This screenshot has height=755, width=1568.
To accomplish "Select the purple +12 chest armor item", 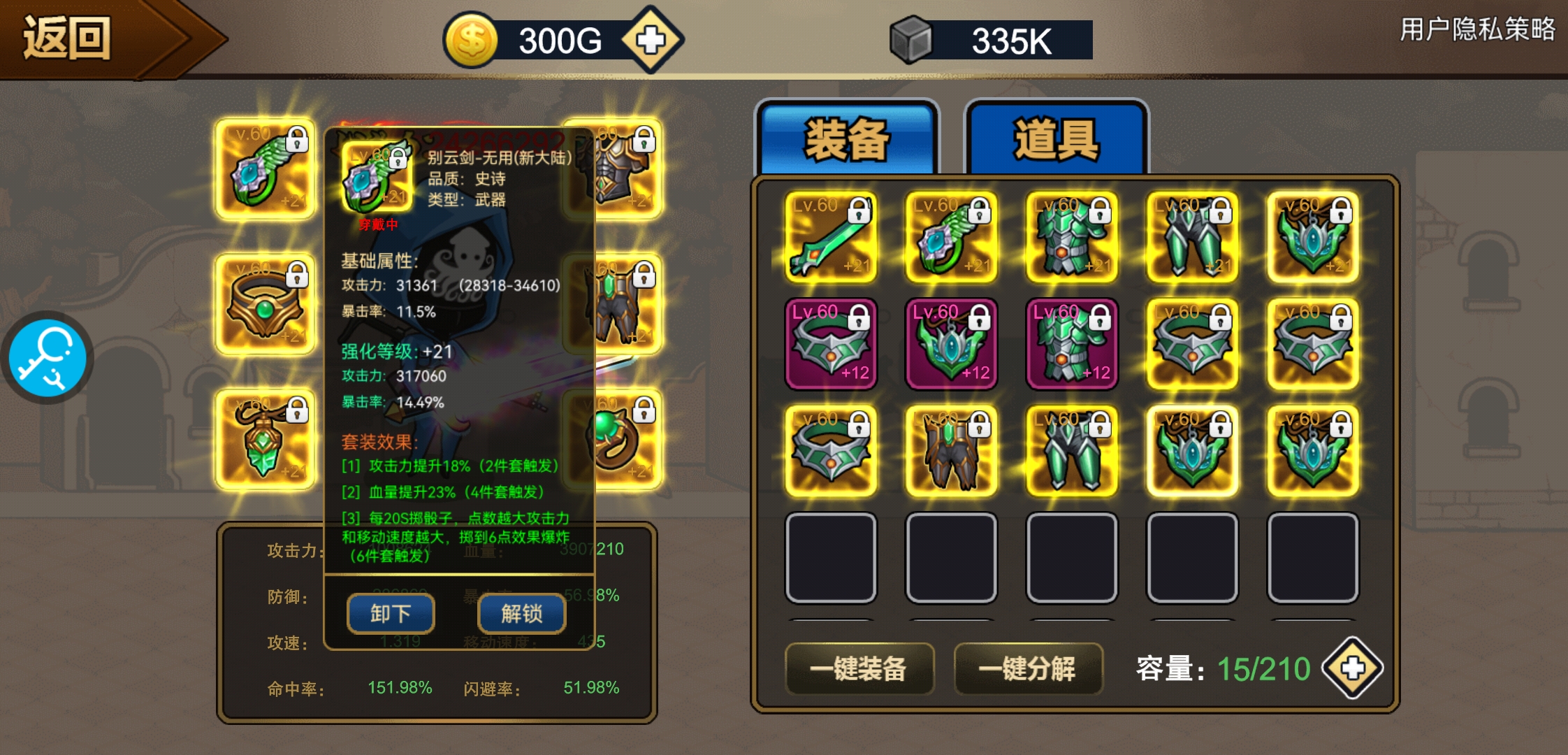I will point(1071,344).
